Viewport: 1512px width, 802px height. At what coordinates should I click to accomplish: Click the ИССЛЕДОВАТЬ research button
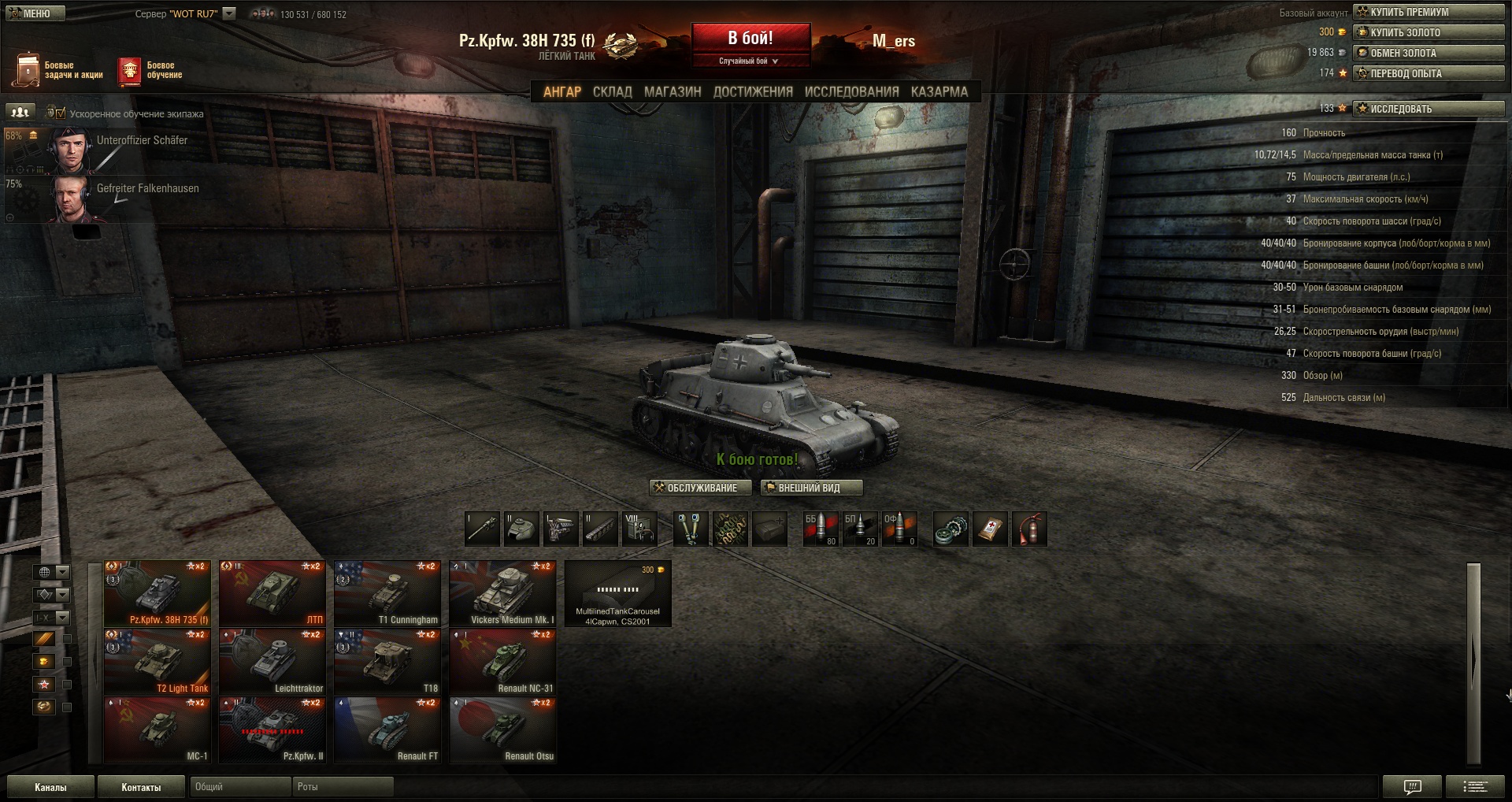tap(1428, 109)
